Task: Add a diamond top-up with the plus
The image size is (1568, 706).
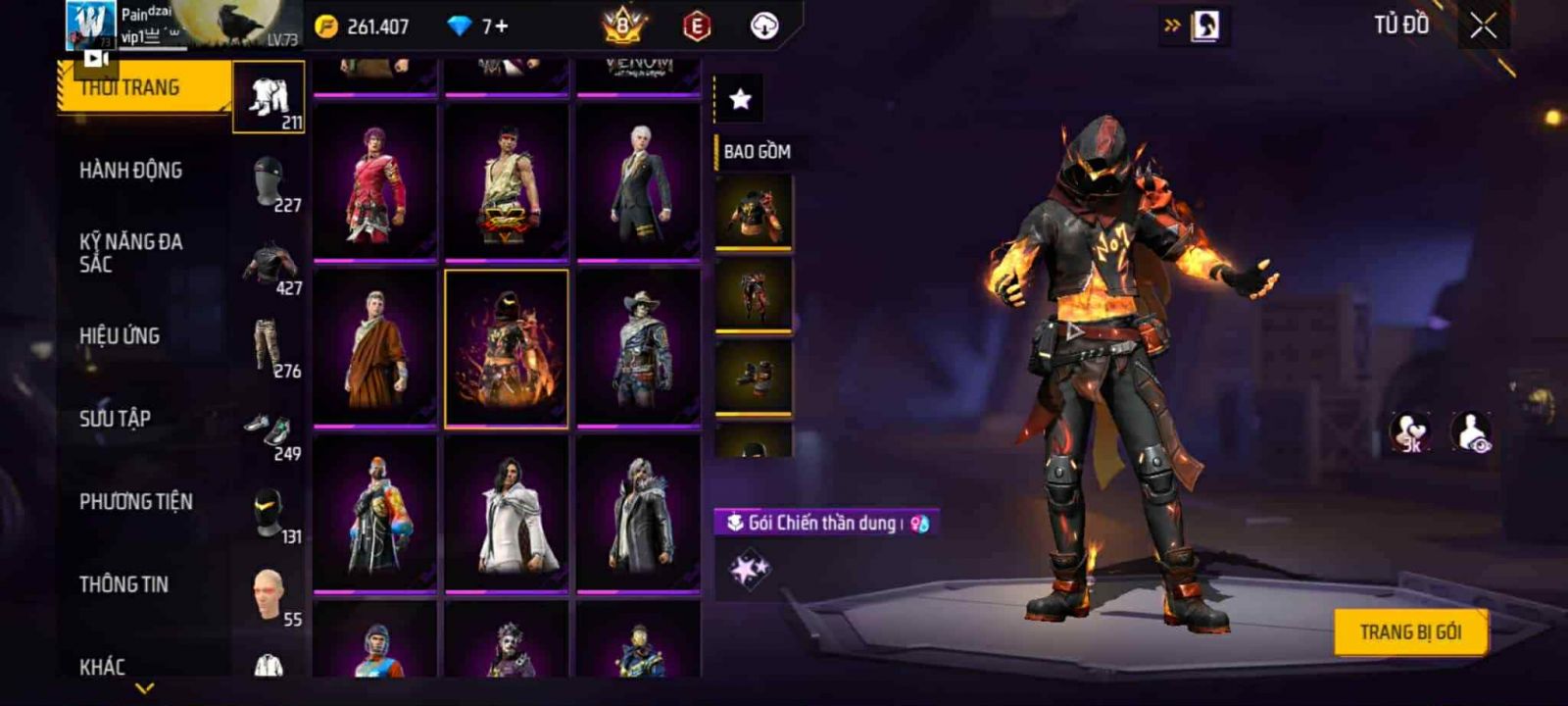Action: [x=503, y=26]
